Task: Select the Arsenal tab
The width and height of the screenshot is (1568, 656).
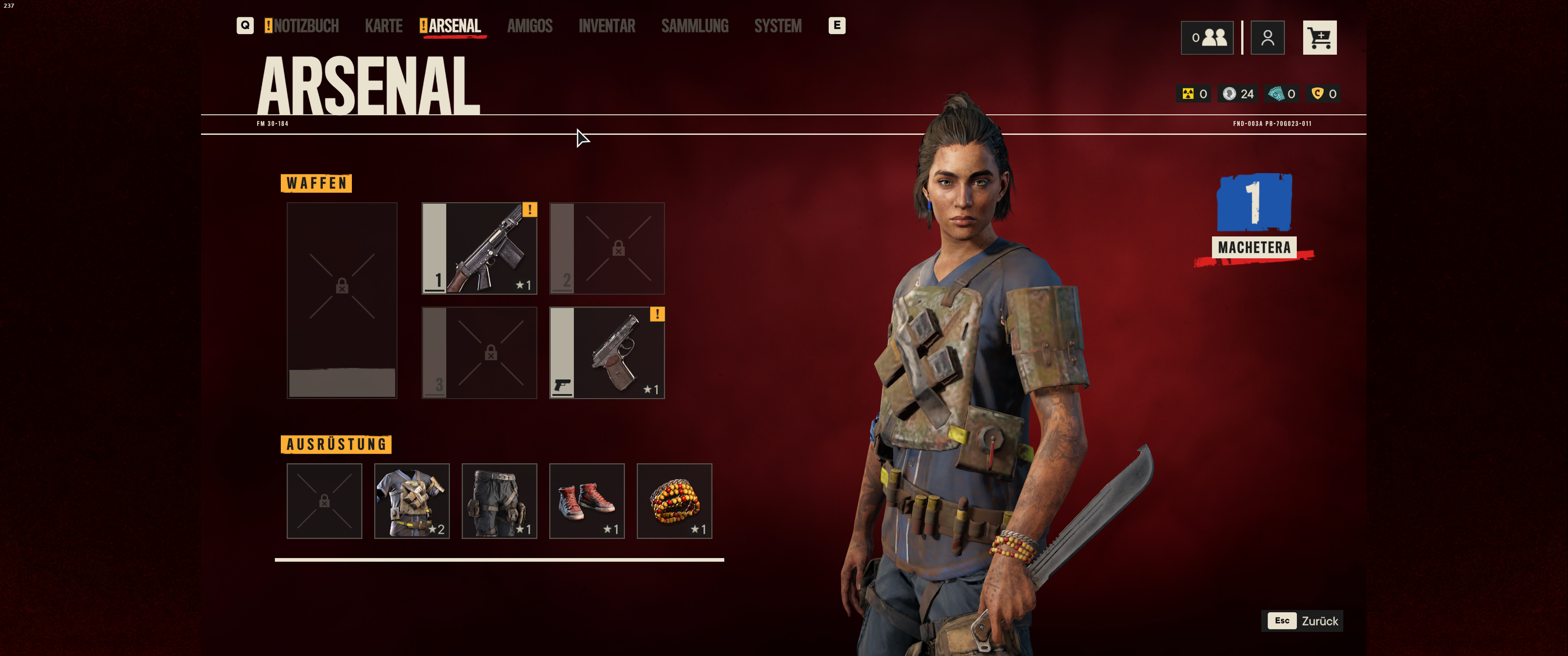Action: click(x=454, y=26)
